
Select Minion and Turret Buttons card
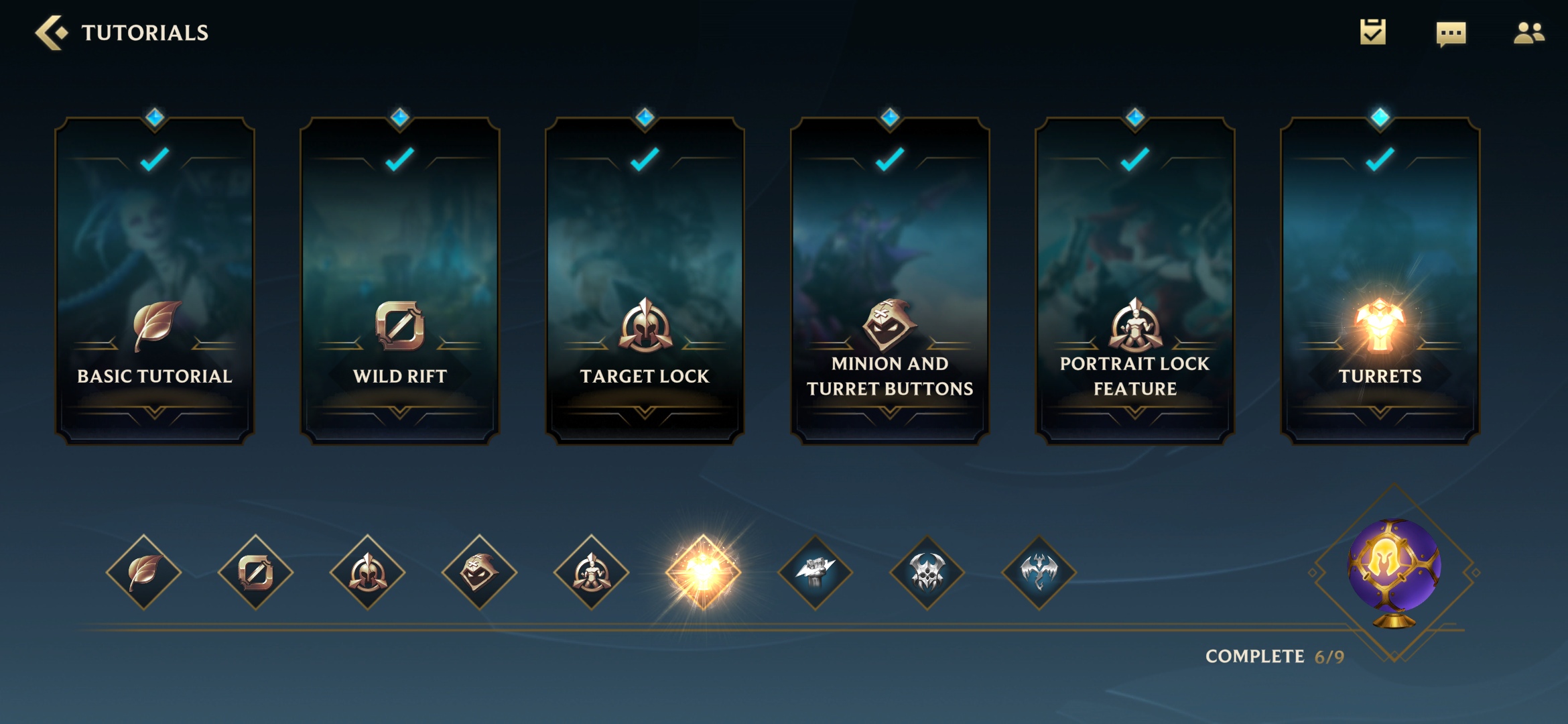coord(890,282)
